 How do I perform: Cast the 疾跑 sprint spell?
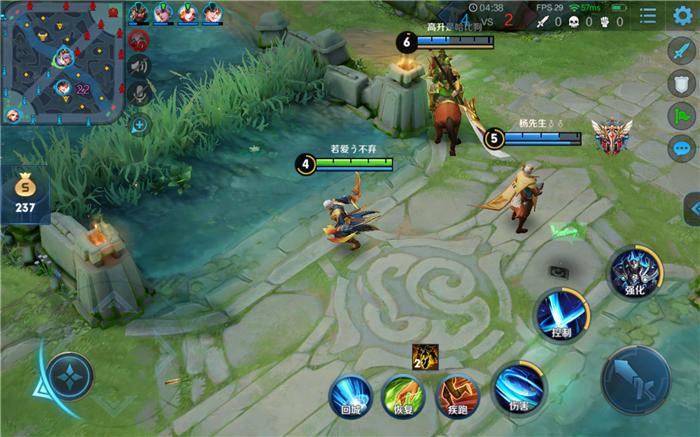tap(458, 395)
